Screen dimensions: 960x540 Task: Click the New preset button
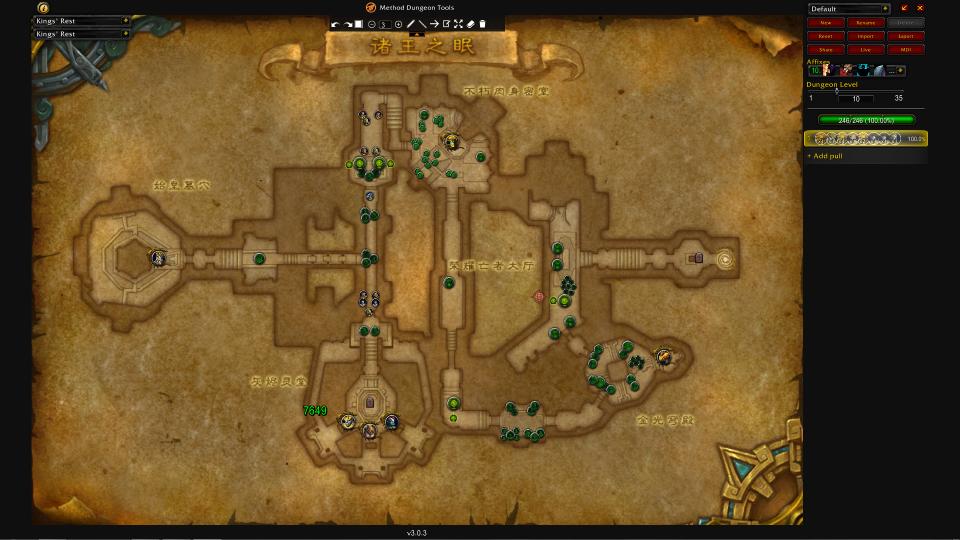825,22
